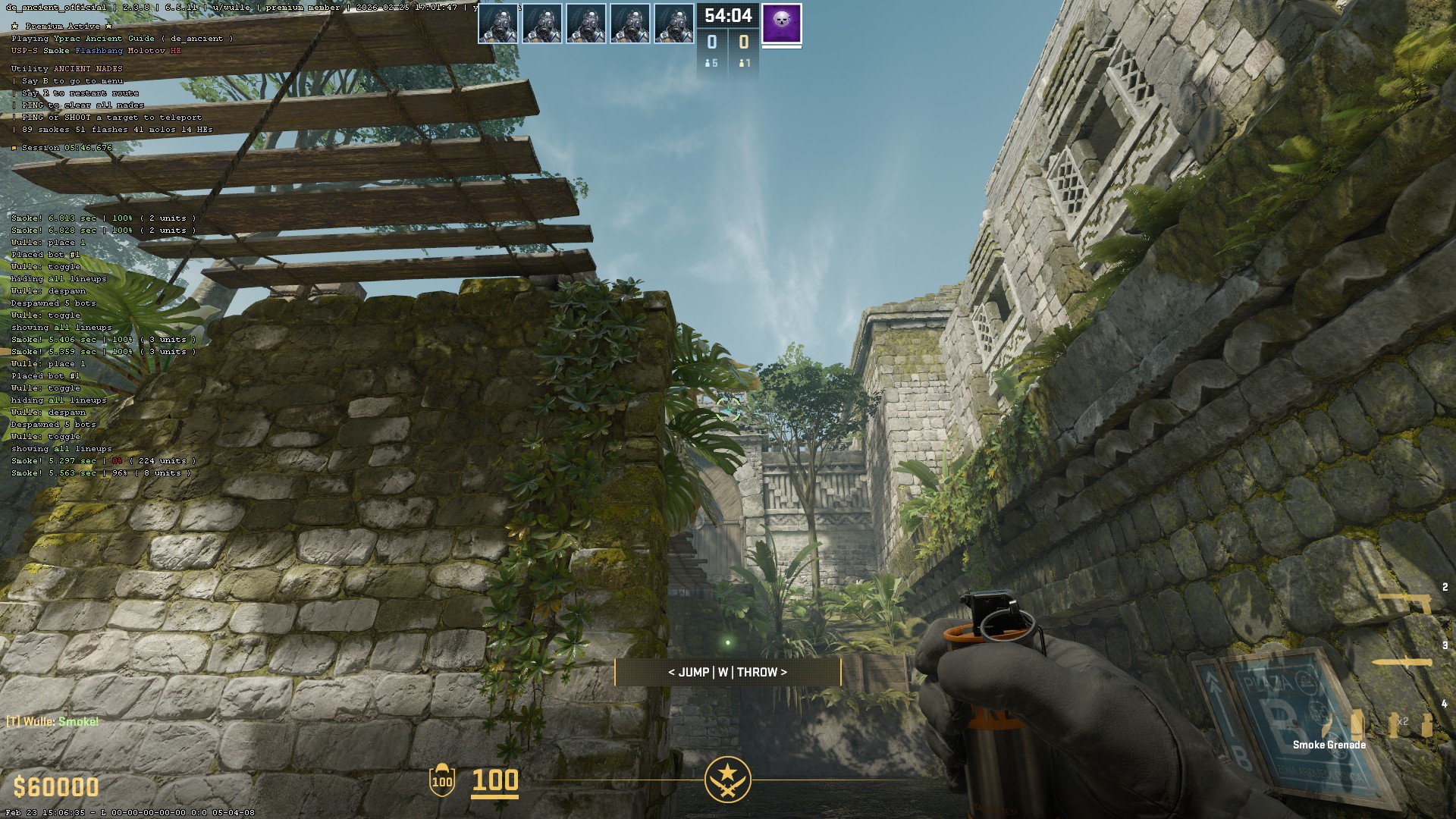Toggle hiding all lineups in the console log

pos(58,278)
